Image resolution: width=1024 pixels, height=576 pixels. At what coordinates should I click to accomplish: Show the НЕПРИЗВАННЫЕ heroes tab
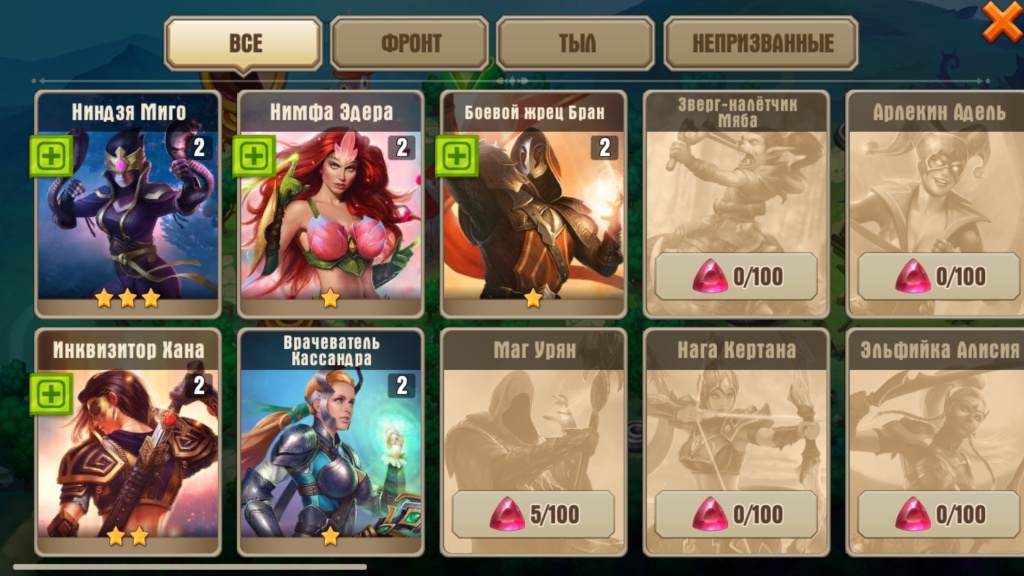761,44
